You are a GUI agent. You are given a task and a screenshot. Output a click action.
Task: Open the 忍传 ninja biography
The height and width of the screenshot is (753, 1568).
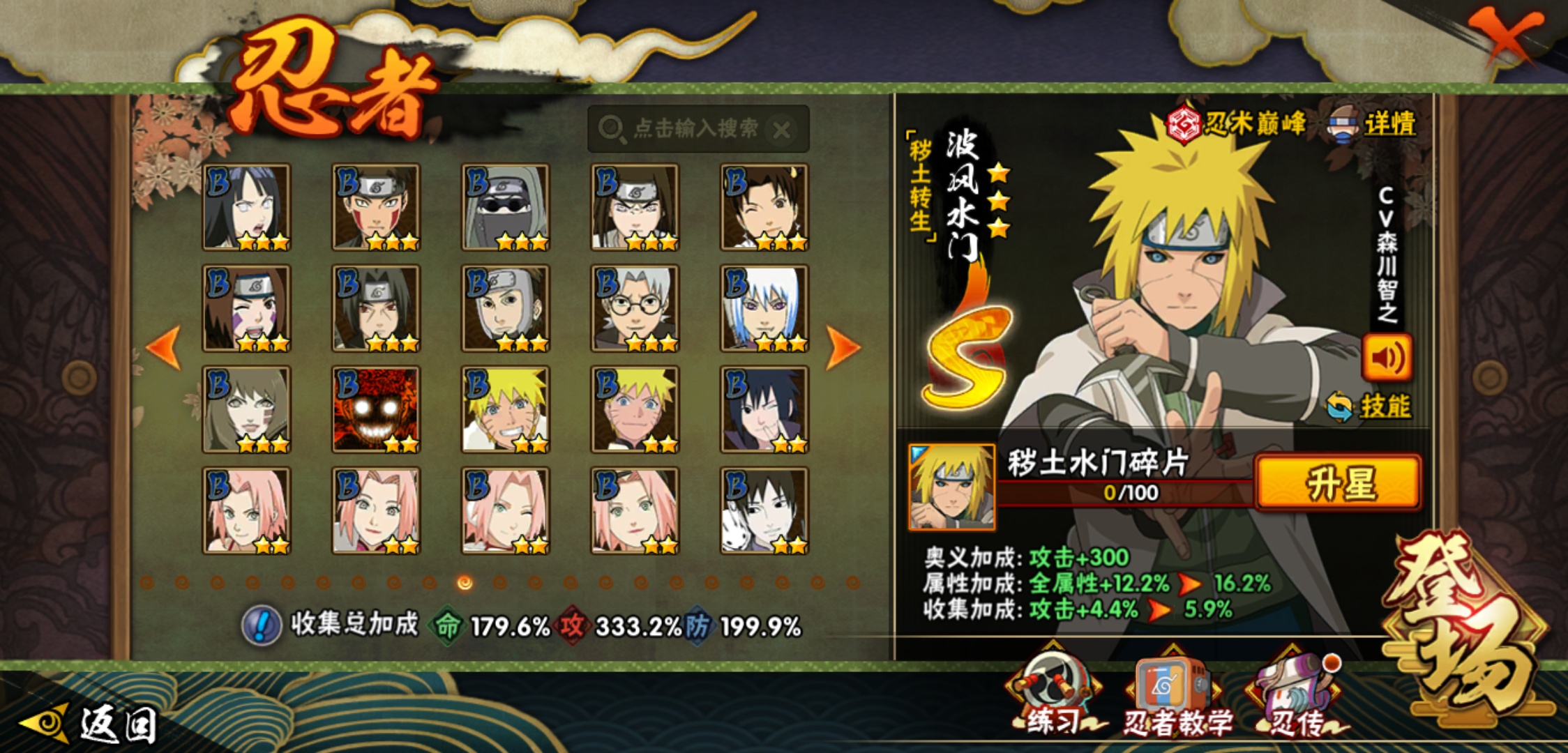(x=1296, y=697)
